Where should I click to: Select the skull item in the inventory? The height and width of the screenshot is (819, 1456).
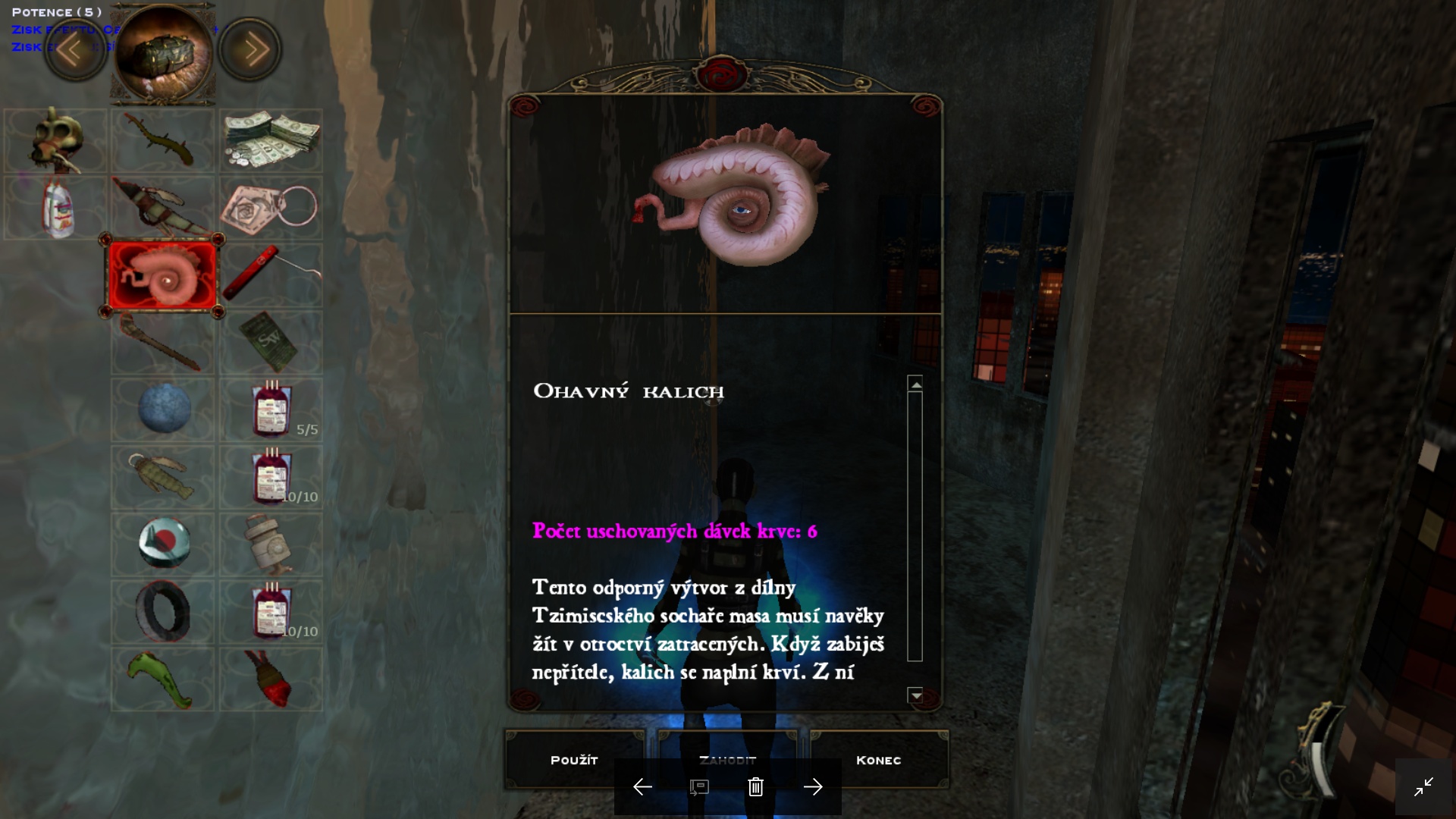tap(54, 140)
